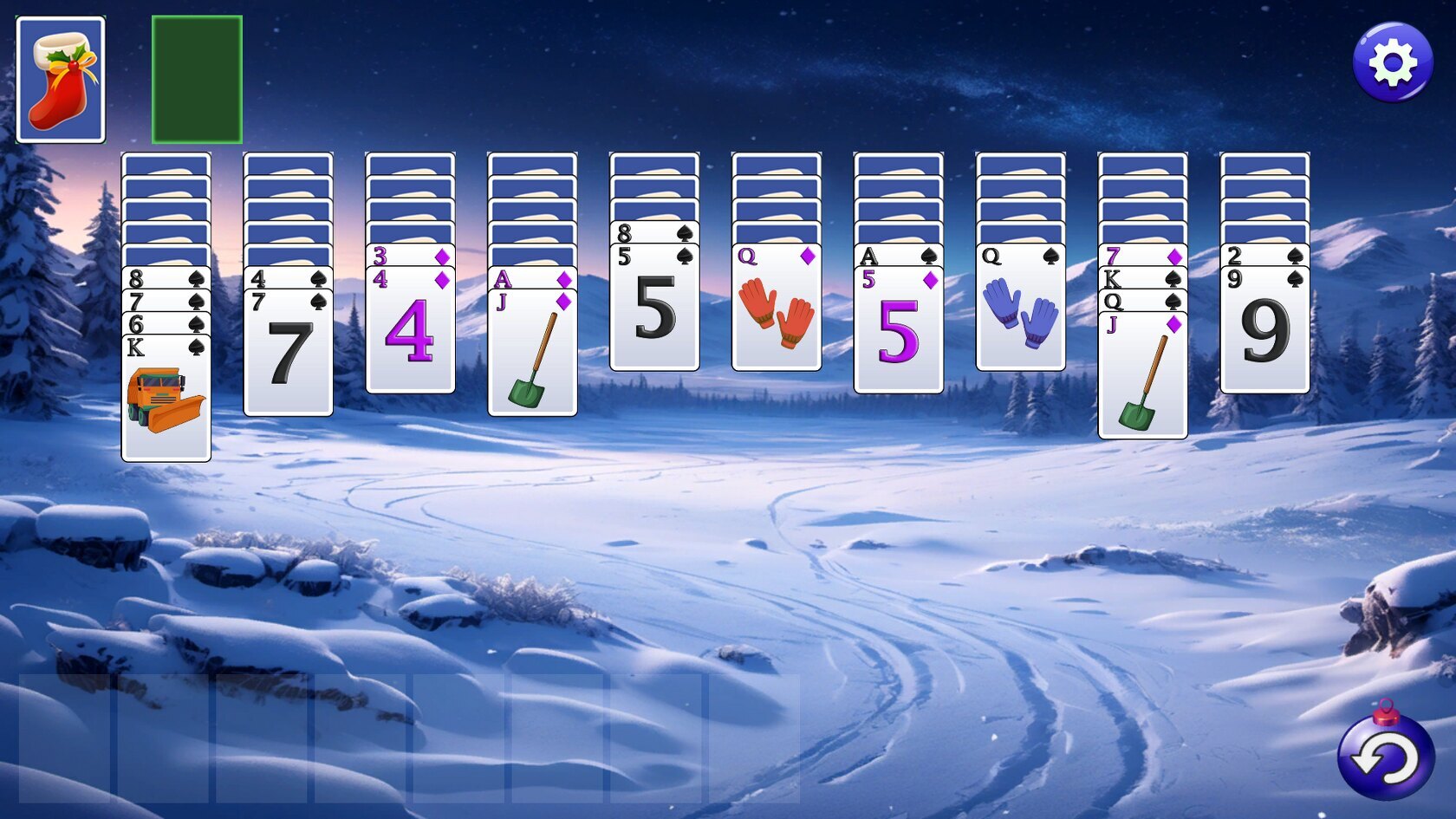Viewport: 1456px width, 819px height.
Task: Select the purple 4 of Diamonds card
Action: 410,331
